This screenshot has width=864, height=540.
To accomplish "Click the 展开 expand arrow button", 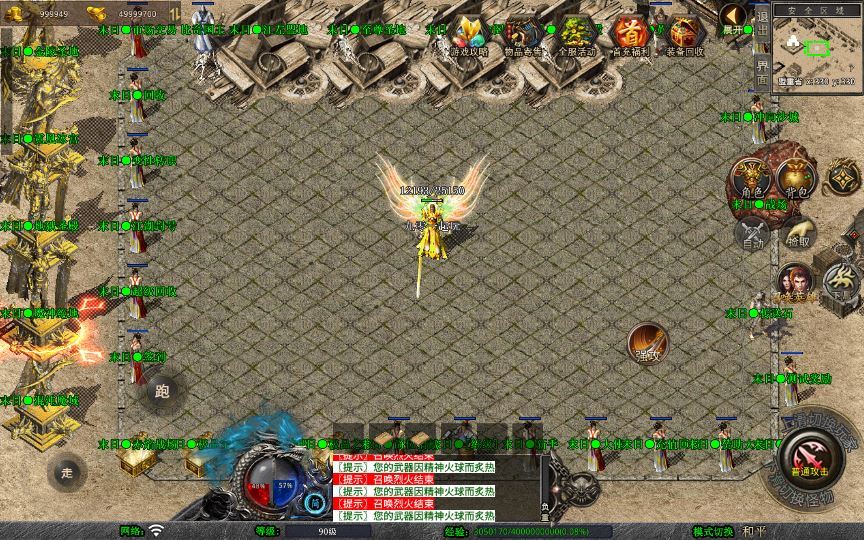I will coord(734,17).
